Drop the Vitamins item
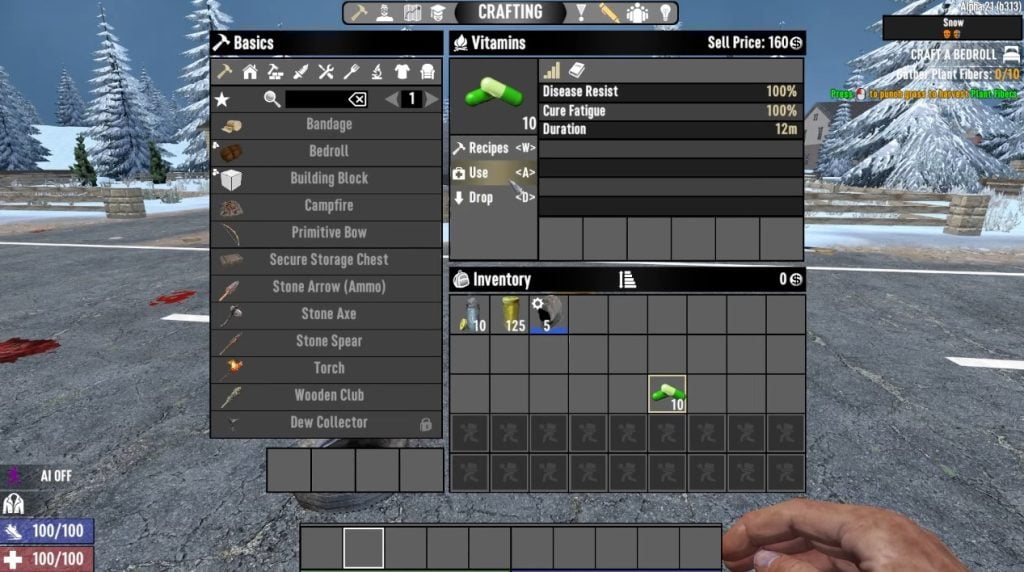Viewport: 1024px width, 572px height. (493, 198)
